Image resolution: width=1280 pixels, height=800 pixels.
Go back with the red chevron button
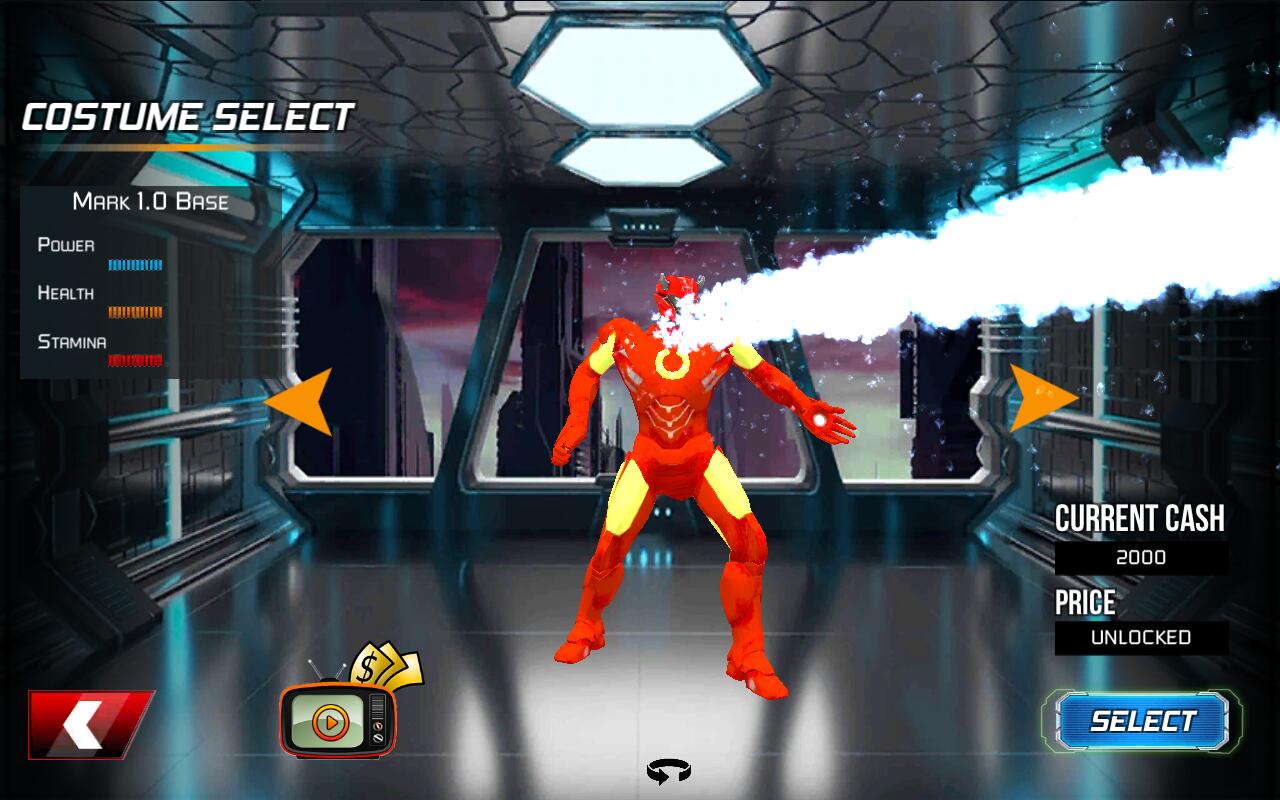click(x=90, y=723)
